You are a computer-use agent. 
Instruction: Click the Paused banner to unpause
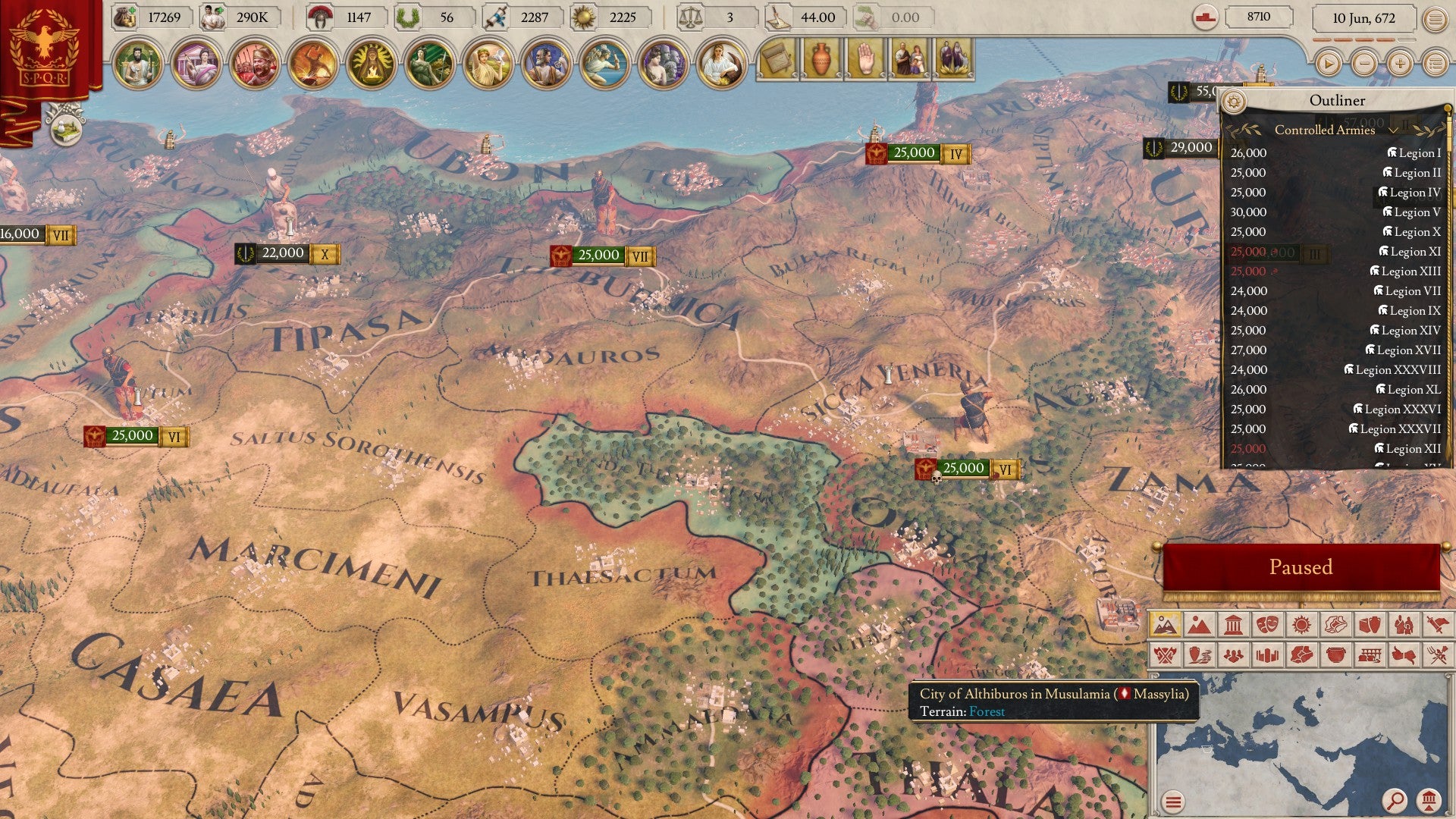pos(1301,566)
